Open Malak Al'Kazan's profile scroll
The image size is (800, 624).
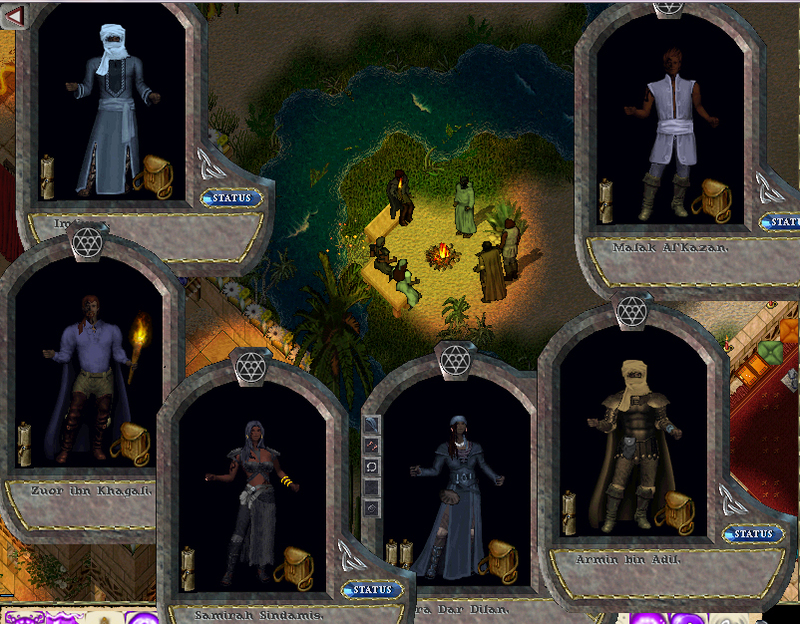[606, 199]
